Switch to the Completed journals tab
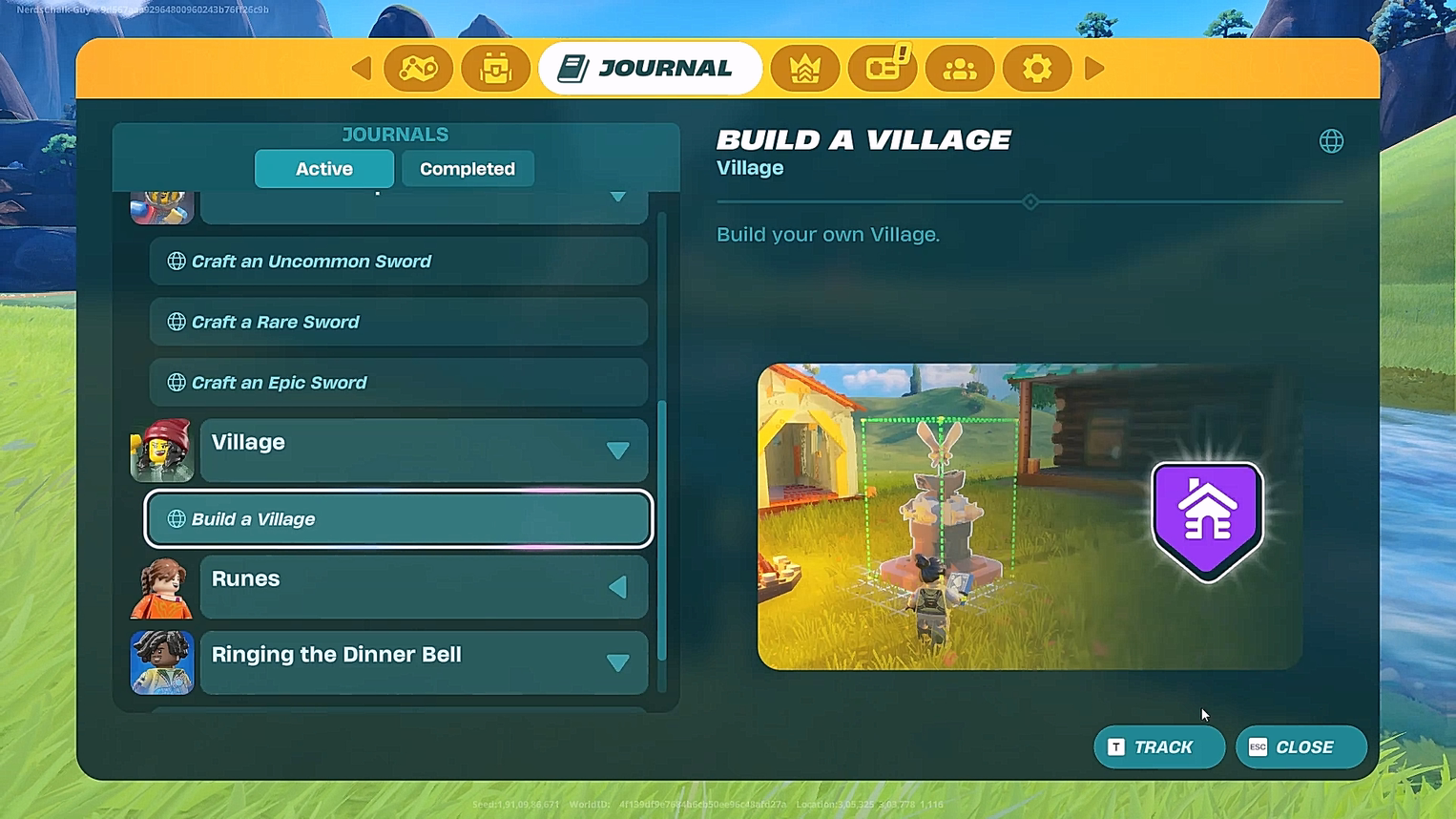 click(x=468, y=169)
